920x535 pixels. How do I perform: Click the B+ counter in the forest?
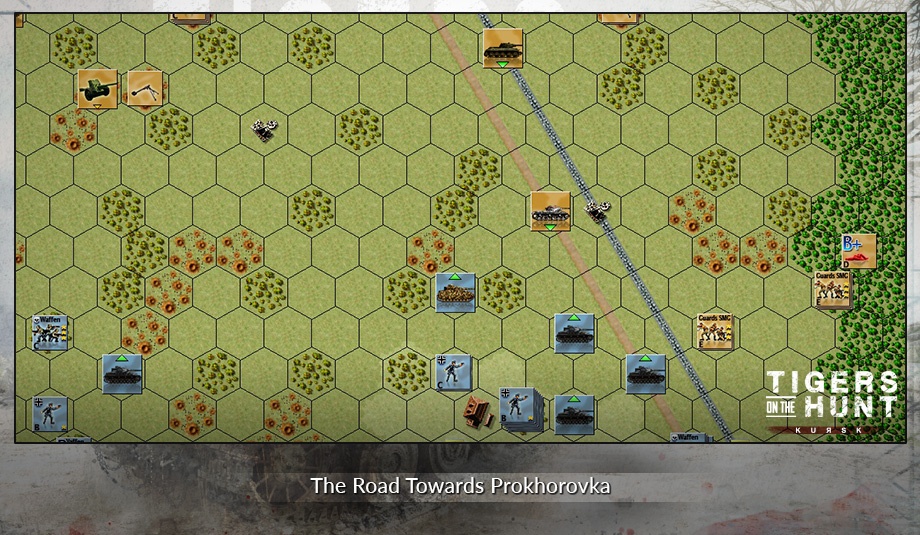click(858, 251)
